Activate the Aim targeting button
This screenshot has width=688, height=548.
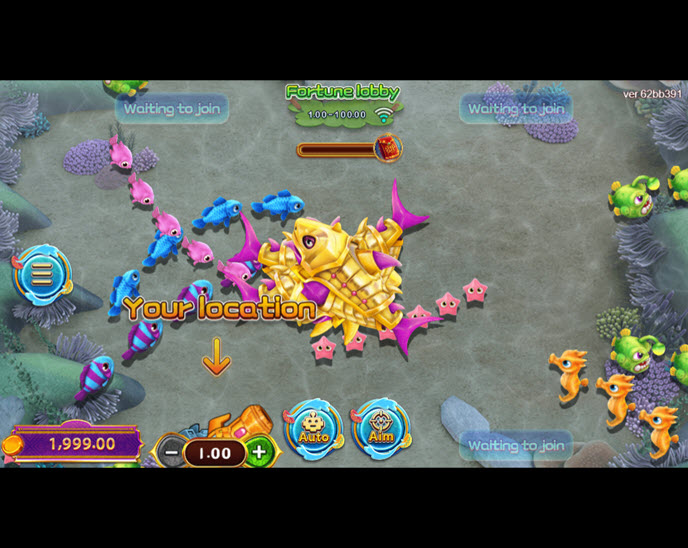tap(380, 429)
